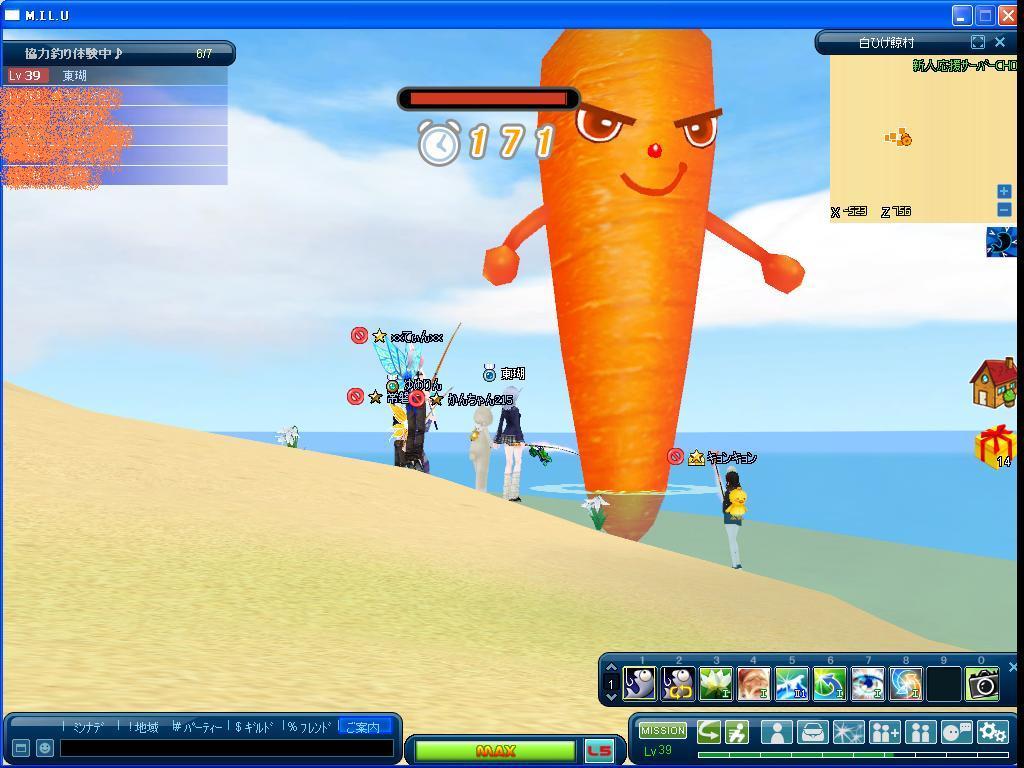Open the settings gears menu
The height and width of the screenshot is (768, 1024).
tap(992, 732)
